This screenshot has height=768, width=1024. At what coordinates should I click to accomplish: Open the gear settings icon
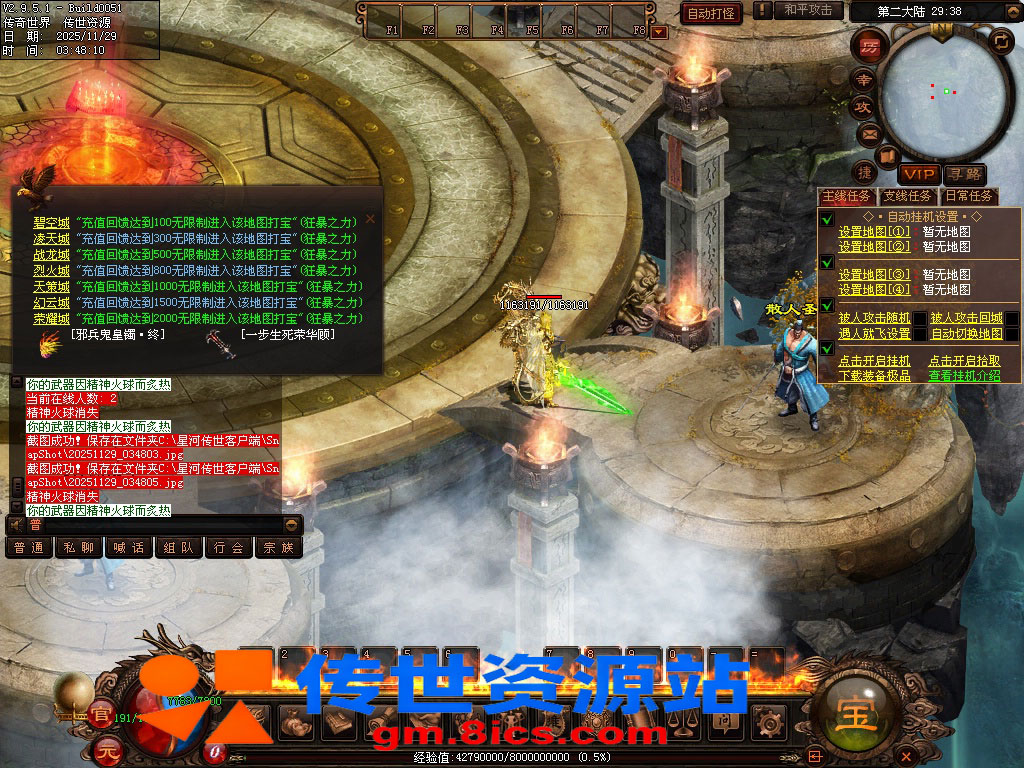(768, 720)
